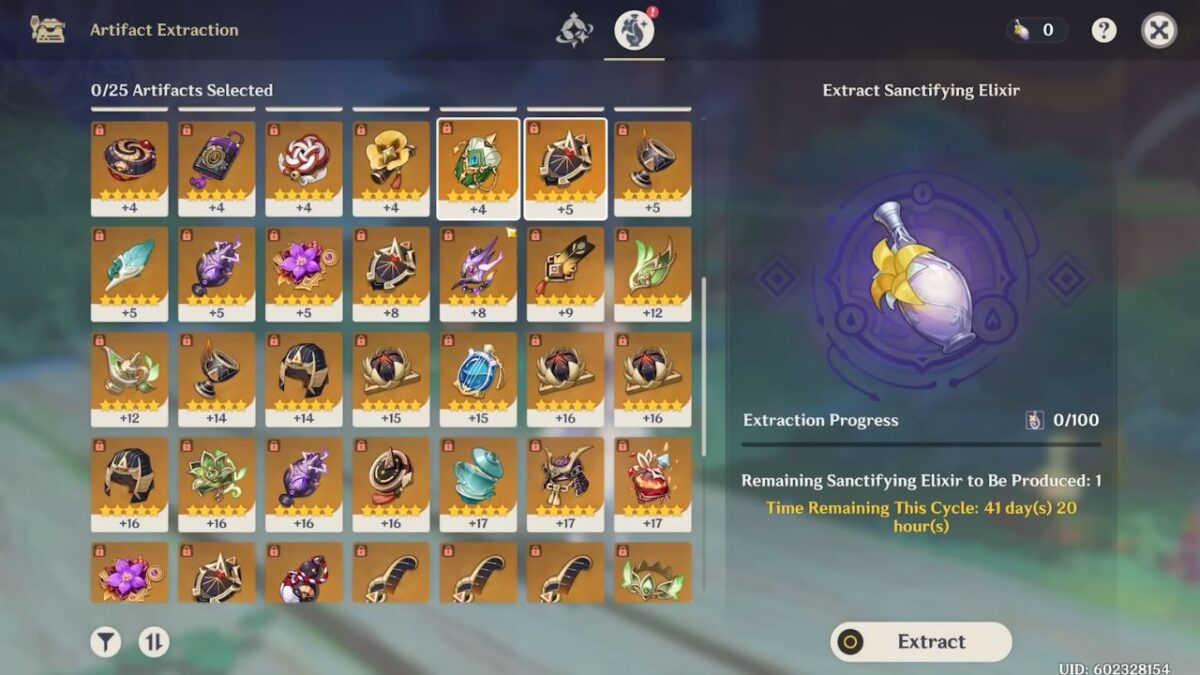1200x675 pixels.
Task: Select the Sanctifying Elixir extraction tab
Action: pos(634,31)
